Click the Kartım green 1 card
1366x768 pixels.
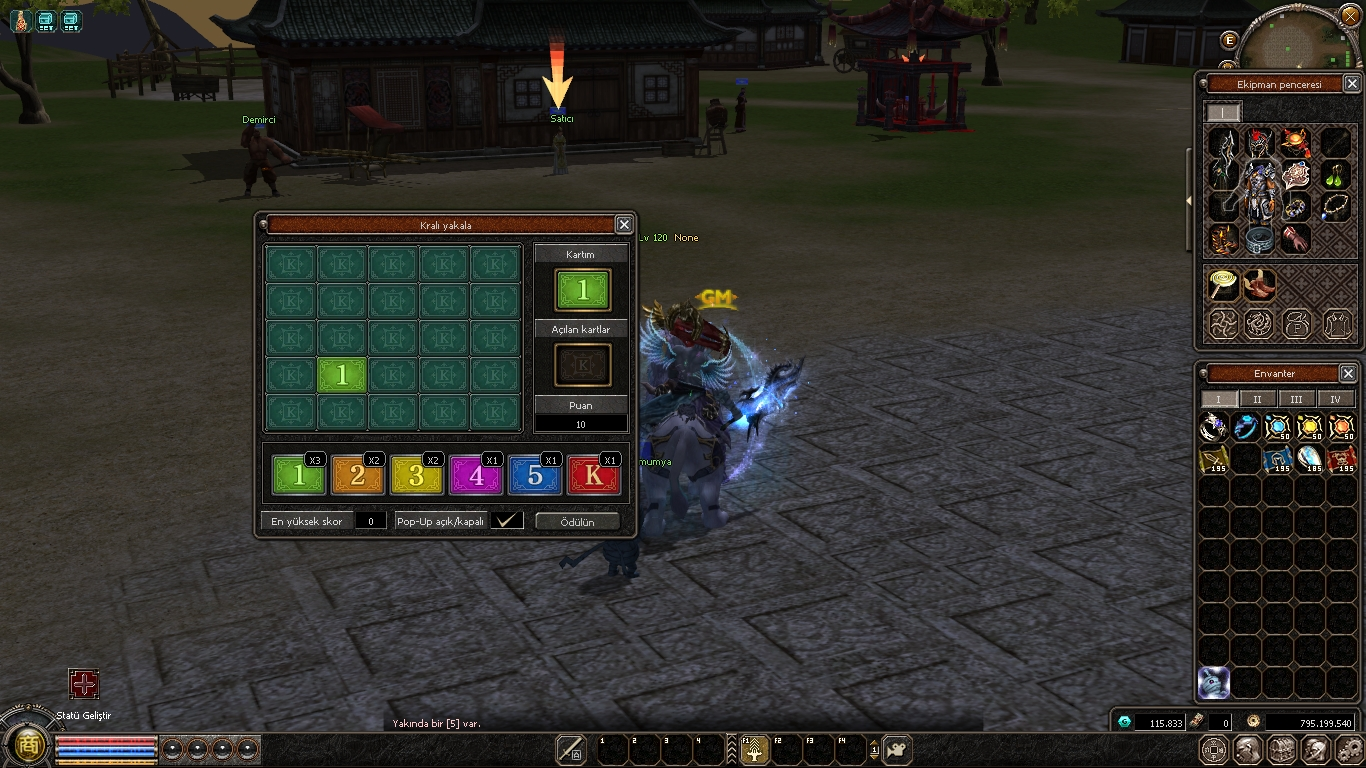583,290
